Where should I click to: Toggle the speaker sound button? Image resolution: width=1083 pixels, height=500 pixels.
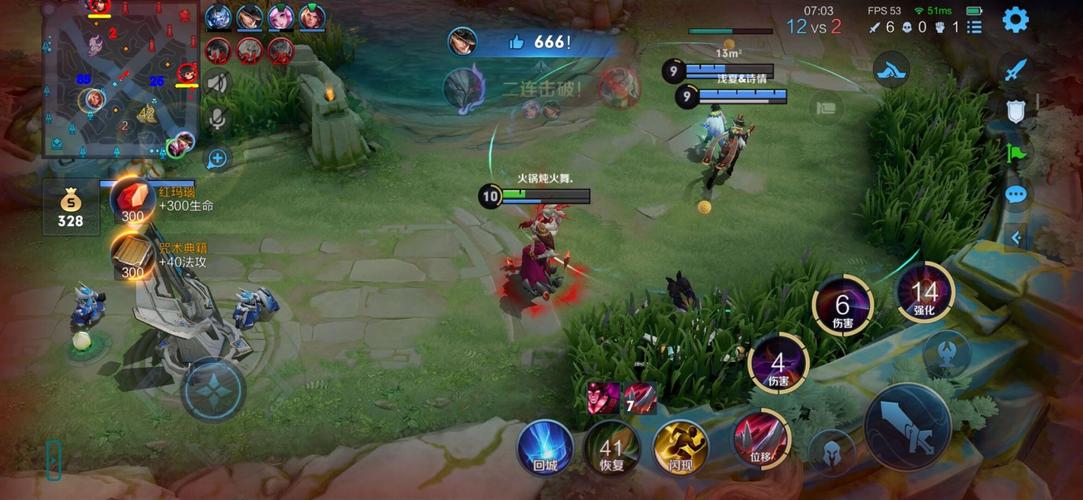(x=217, y=83)
